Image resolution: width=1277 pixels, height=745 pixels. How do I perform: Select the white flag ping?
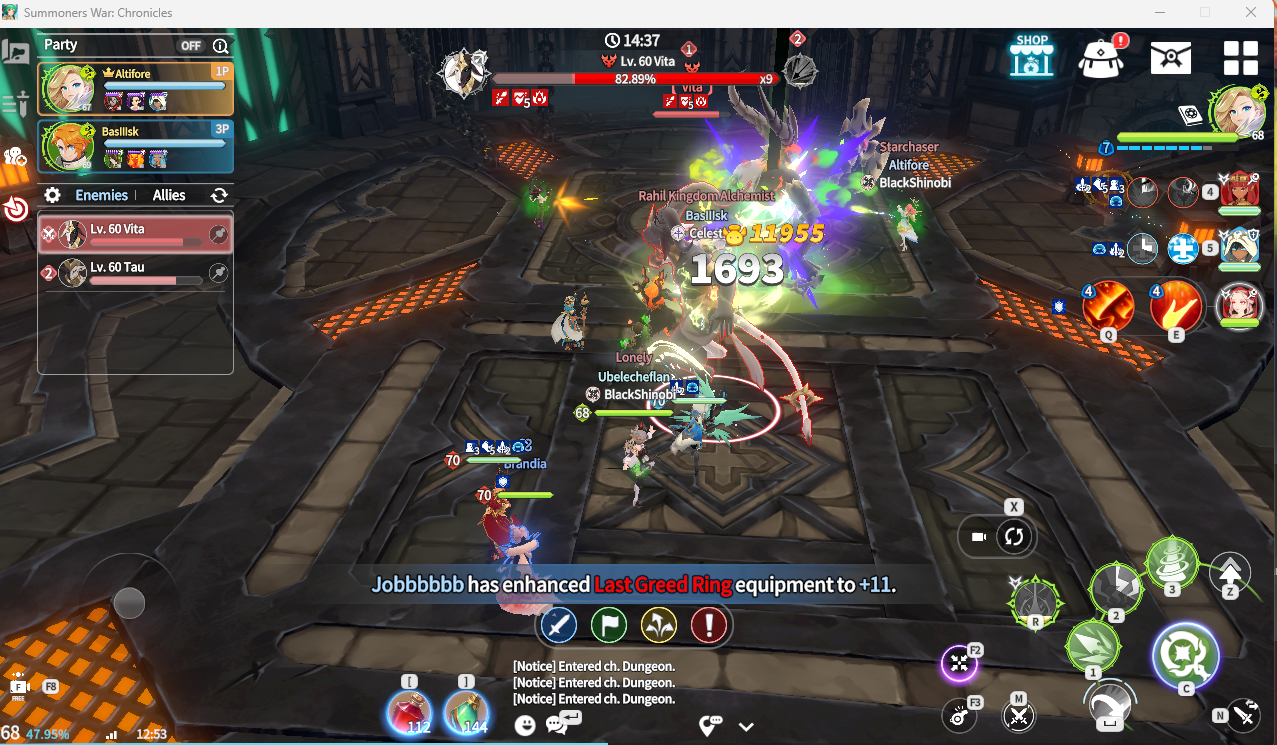pyautogui.click(x=609, y=626)
